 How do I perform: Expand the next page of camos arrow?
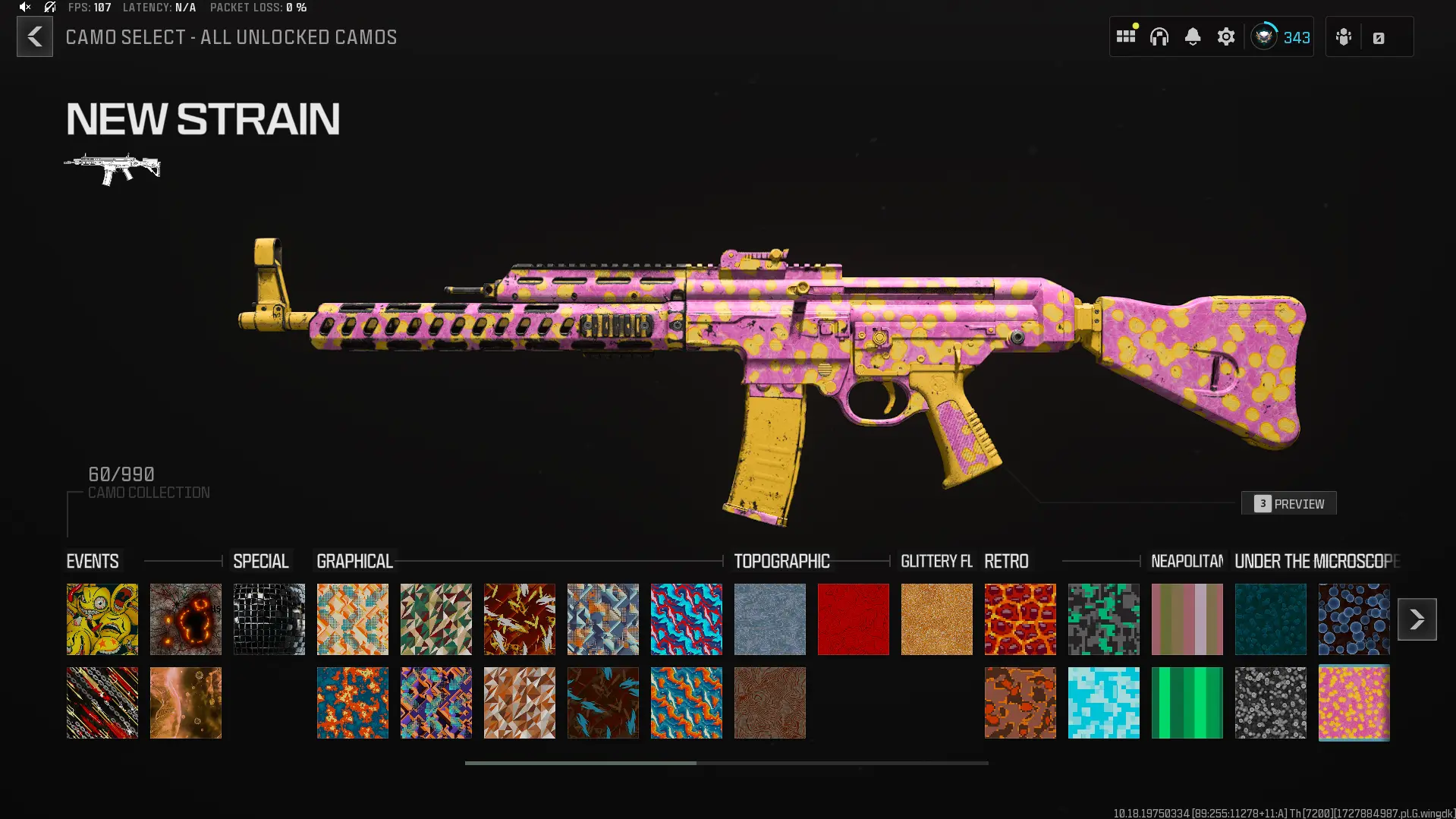pyautogui.click(x=1417, y=619)
